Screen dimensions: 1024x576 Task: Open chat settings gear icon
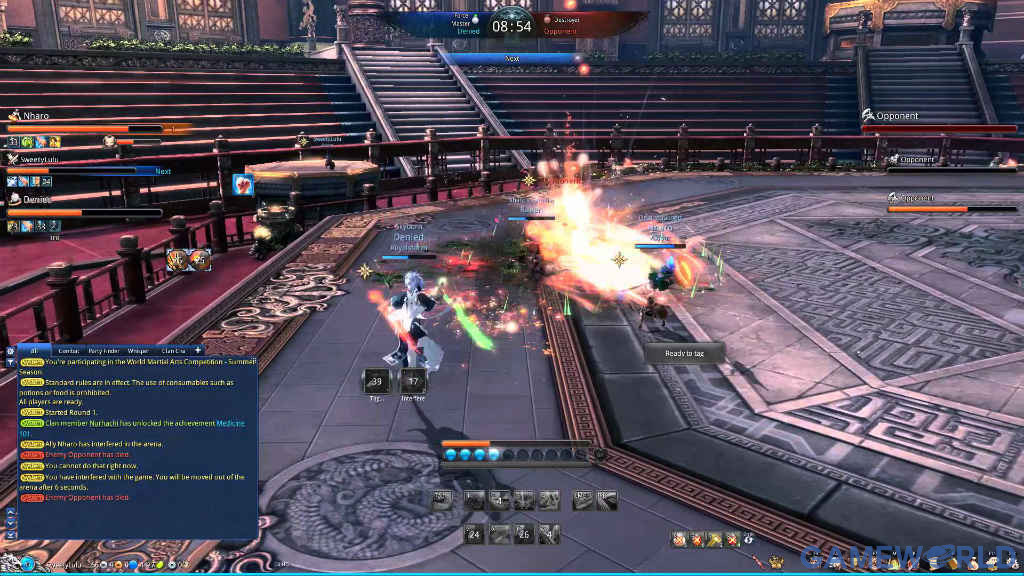click(x=11, y=351)
